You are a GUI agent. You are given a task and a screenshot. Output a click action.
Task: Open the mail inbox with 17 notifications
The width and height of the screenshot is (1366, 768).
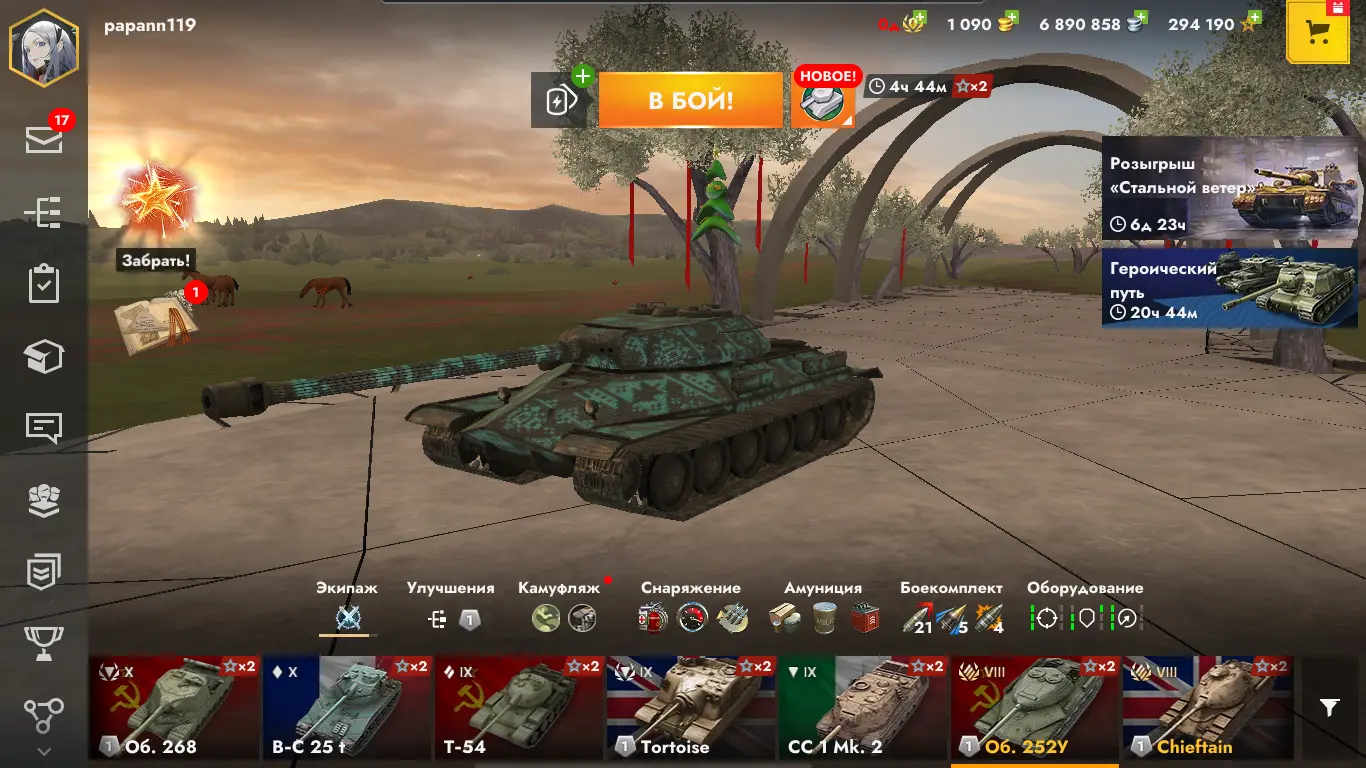point(44,140)
